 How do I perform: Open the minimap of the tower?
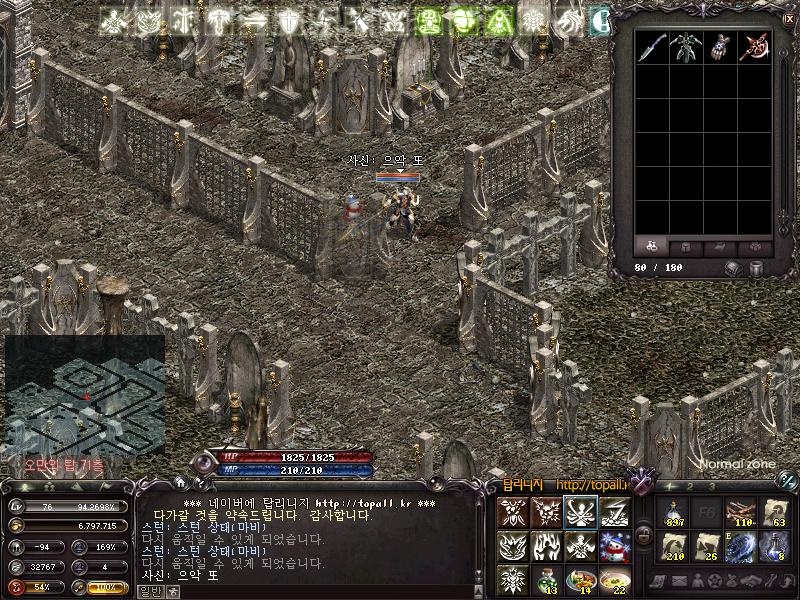point(85,395)
